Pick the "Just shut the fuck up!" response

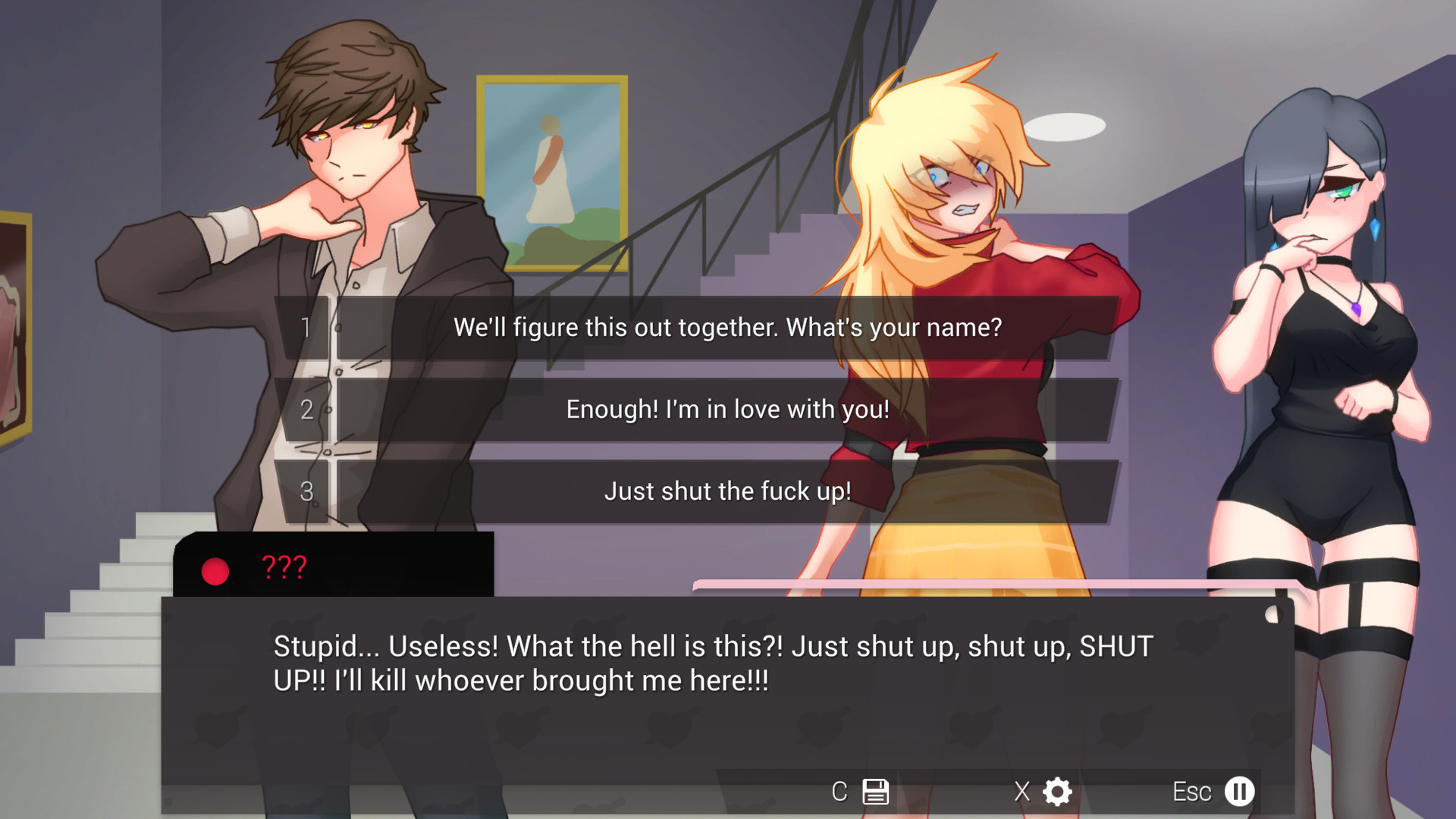click(727, 491)
